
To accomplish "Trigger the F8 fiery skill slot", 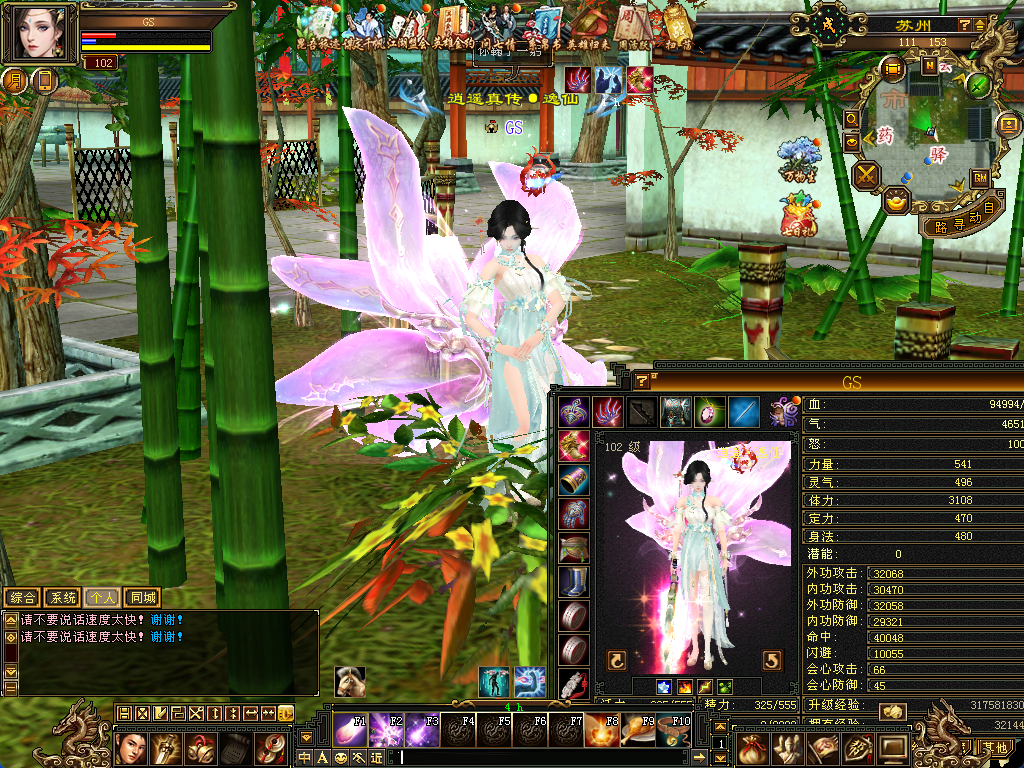I will pyautogui.click(x=601, y=730).
